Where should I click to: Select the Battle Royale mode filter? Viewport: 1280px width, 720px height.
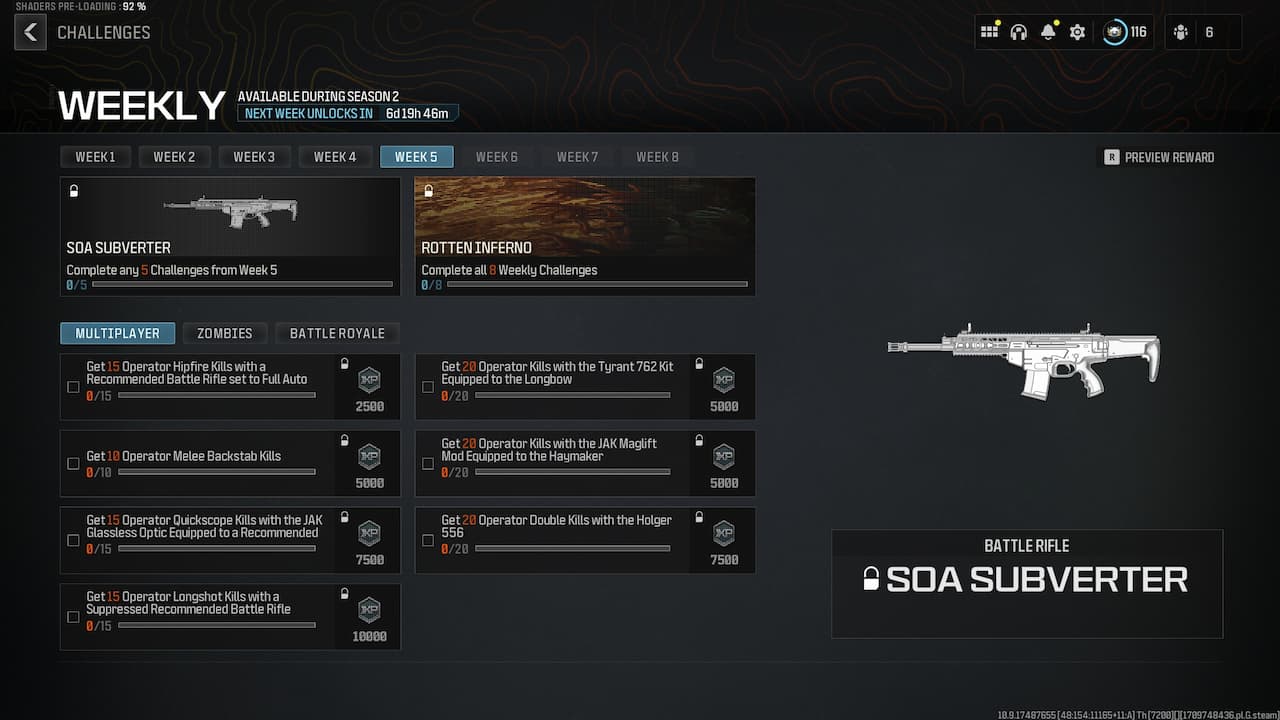pyautogui.click(x=337, y=333)
